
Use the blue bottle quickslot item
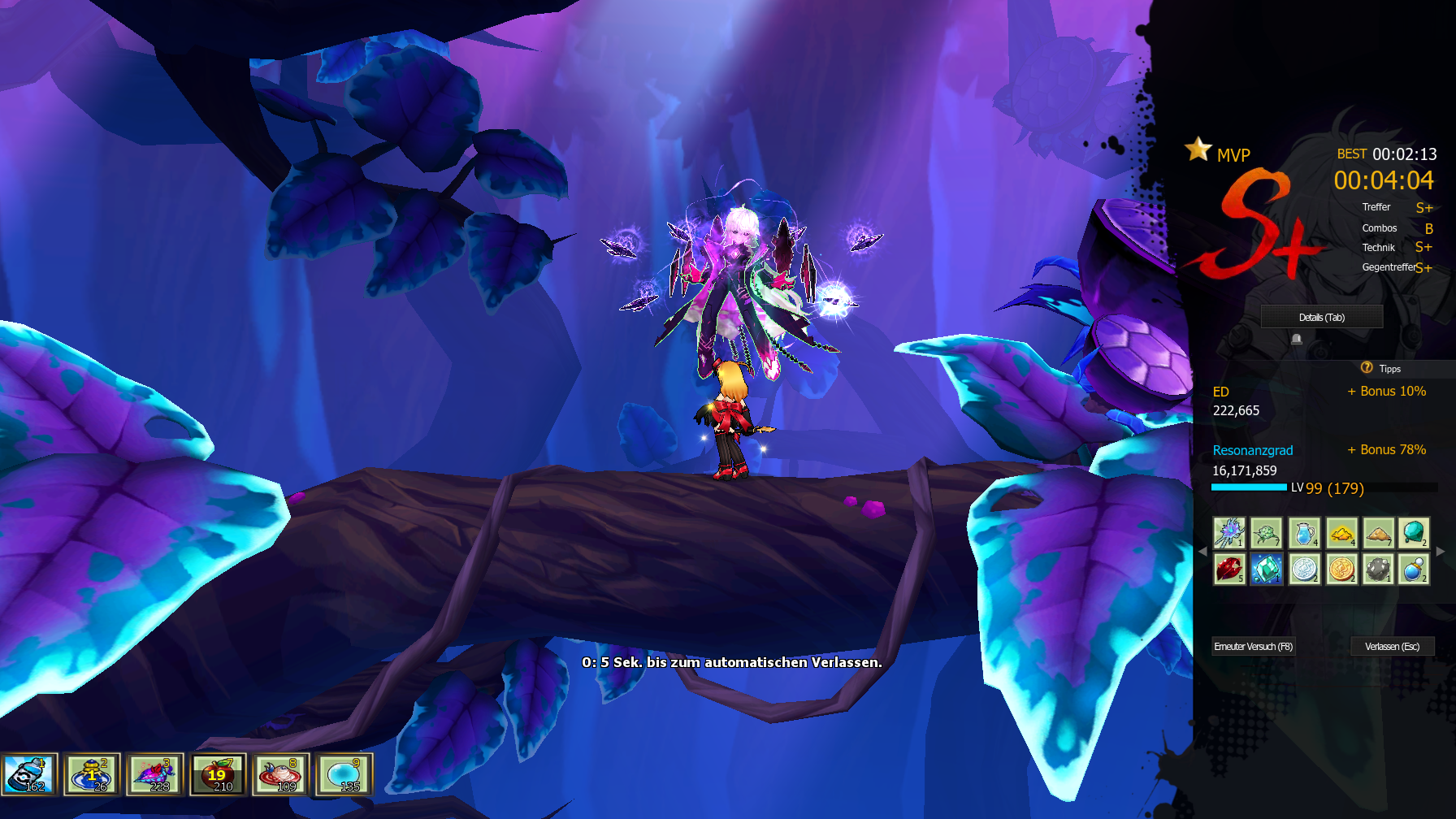(x=29, y=774)
